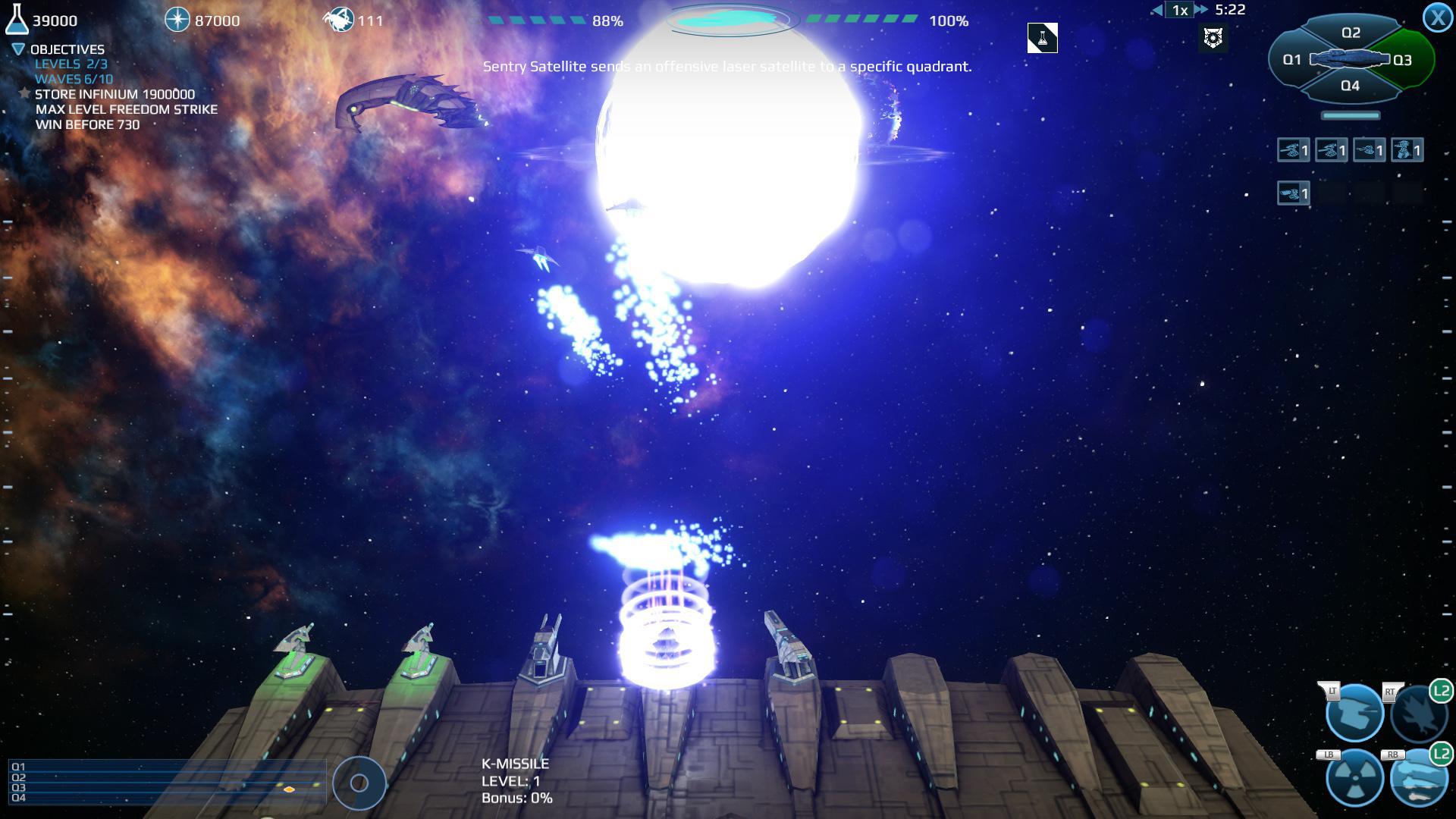Decrease game speed with the left arrow

[x=1156, y=10]
